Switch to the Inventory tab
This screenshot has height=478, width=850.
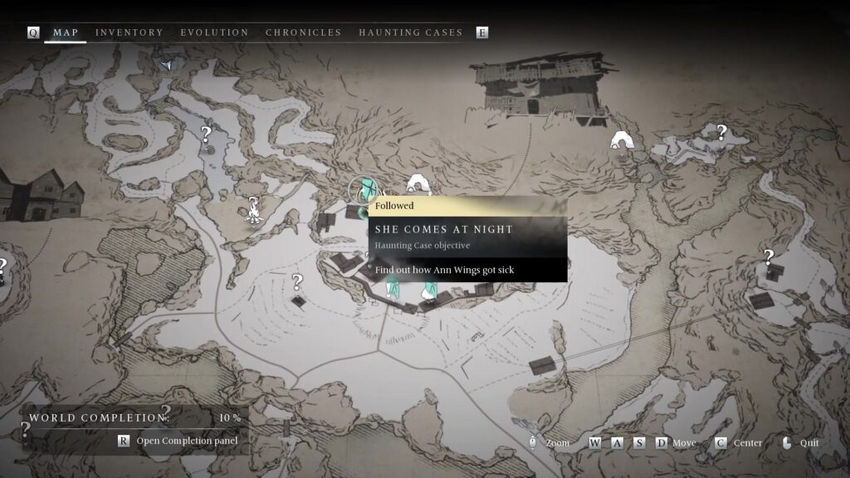[129, 33]
